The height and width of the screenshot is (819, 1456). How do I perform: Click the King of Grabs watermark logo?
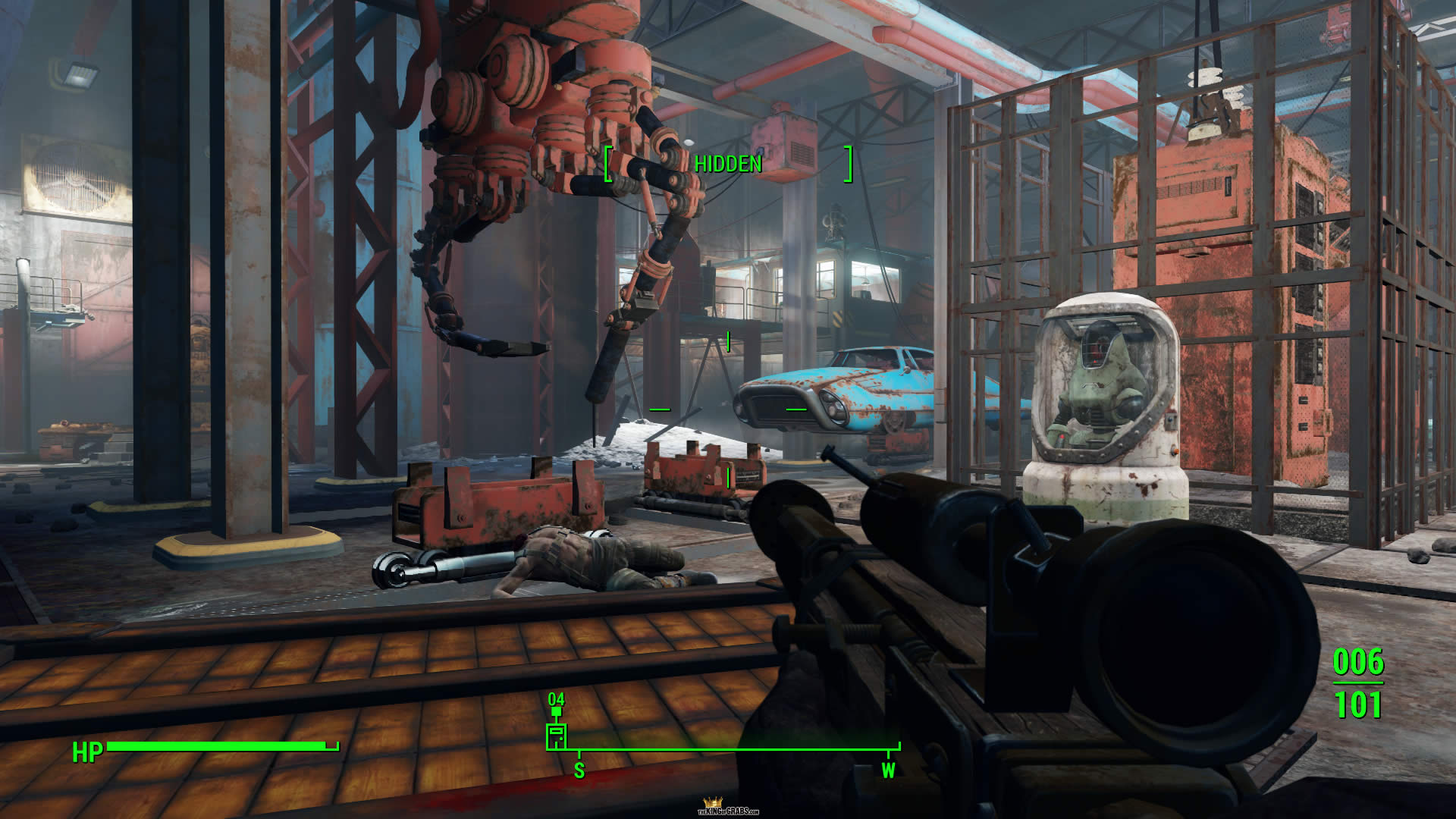728,807
